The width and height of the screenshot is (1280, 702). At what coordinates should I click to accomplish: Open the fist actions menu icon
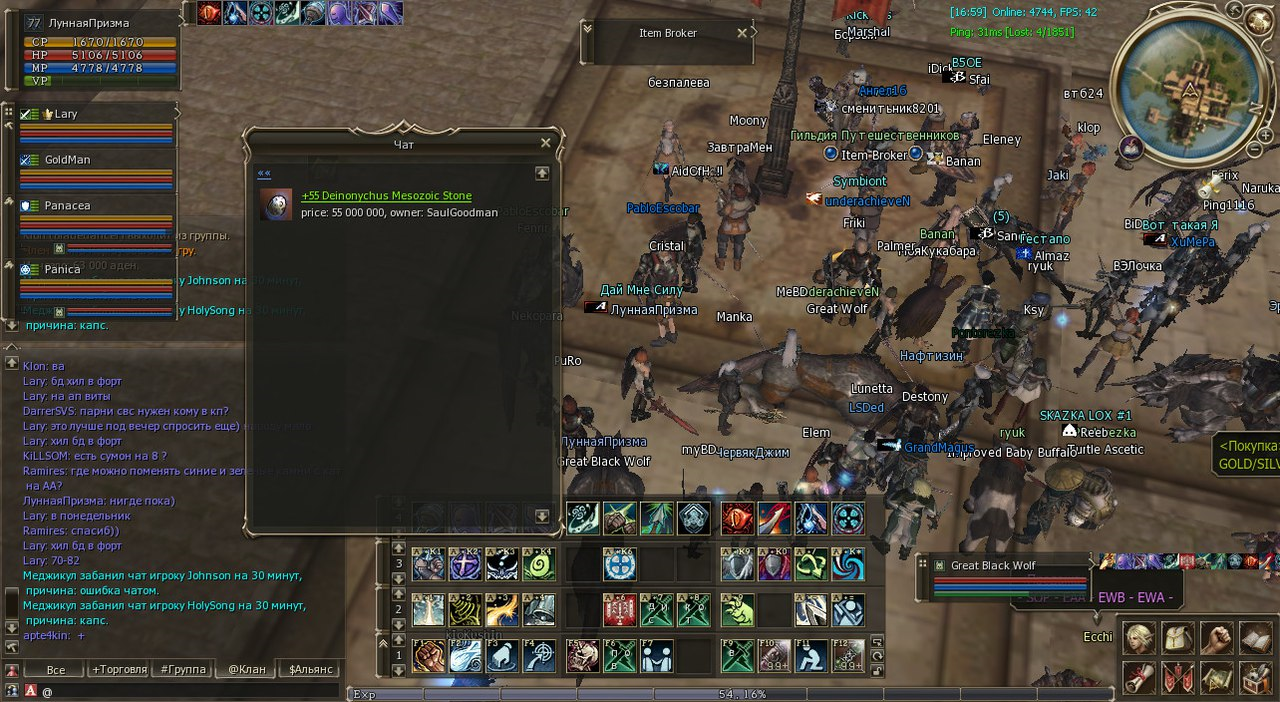(1215, 638)
